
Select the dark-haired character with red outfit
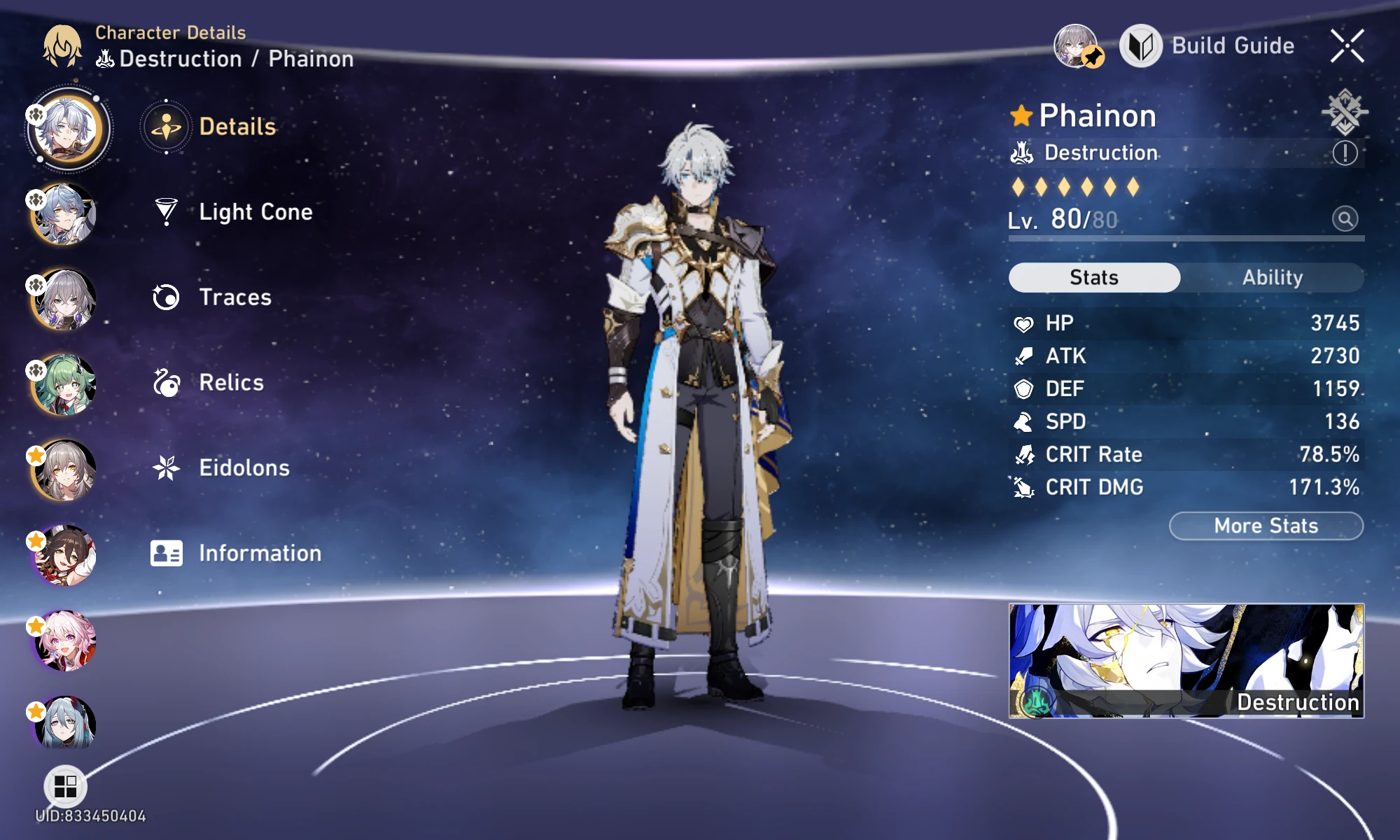click(64, 555)
